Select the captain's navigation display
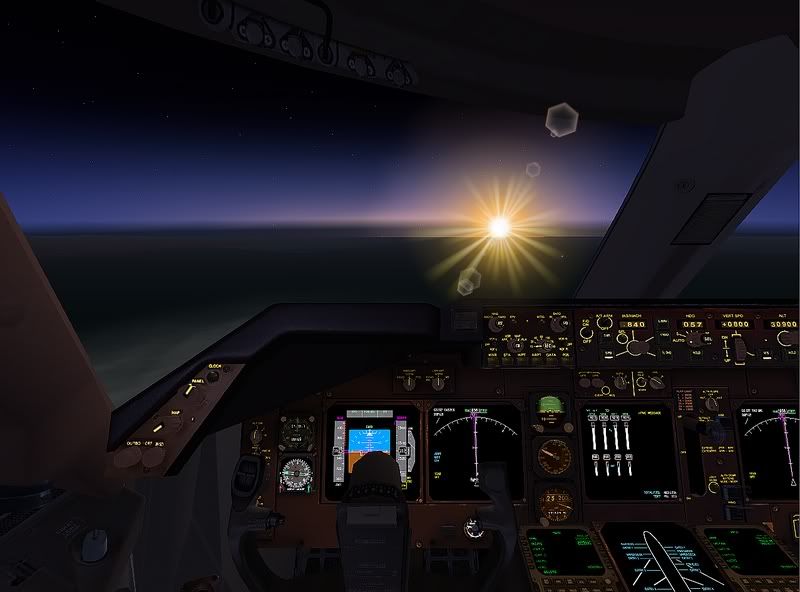 (477, 449)
